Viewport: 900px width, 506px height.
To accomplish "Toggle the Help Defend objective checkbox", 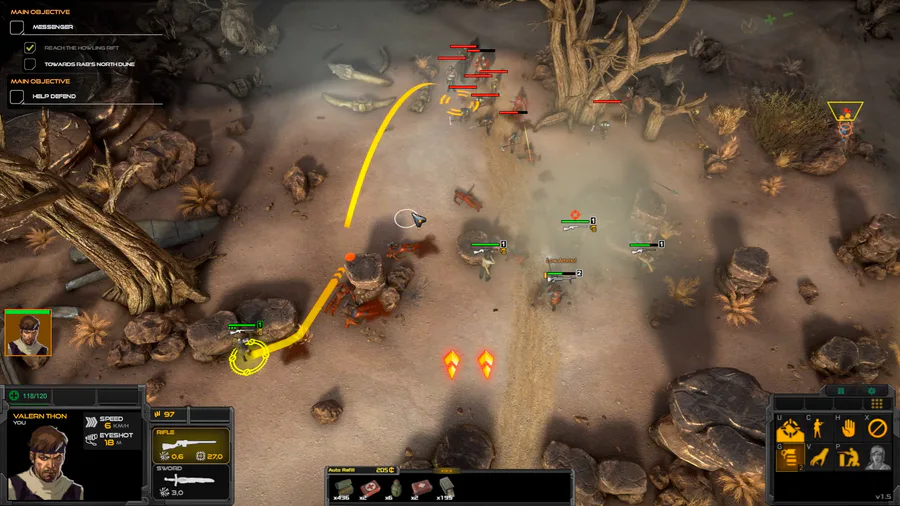I will [17, 96].
